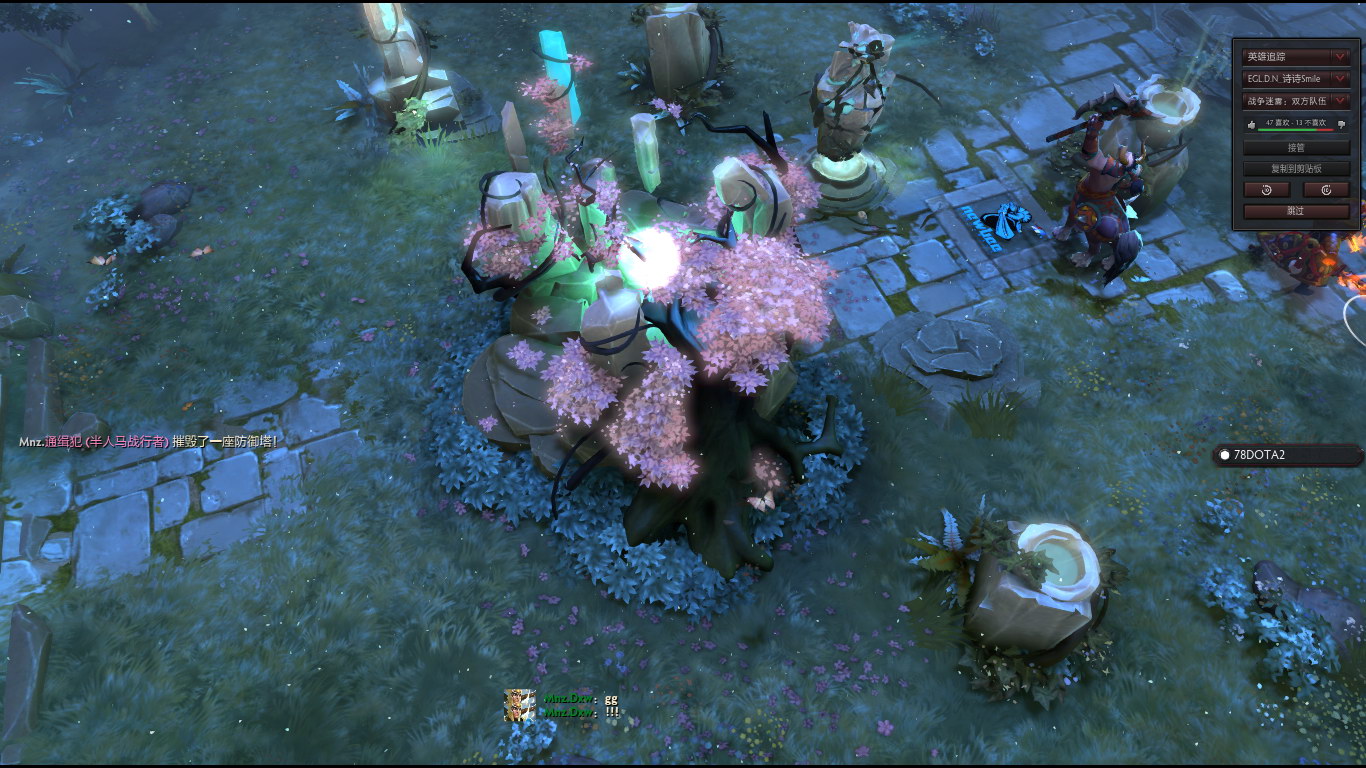Open the 英雄追踪 camera mode dropdown
The image size is (1366, 768).
click(1296, 57)
